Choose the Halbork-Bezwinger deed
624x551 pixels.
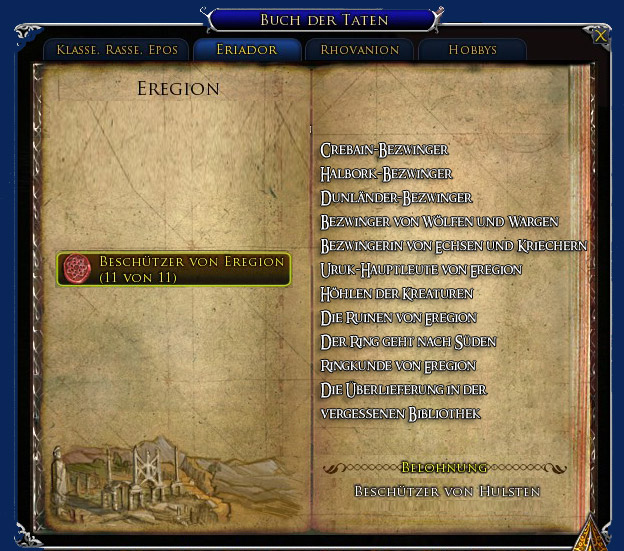pos(386,174)
